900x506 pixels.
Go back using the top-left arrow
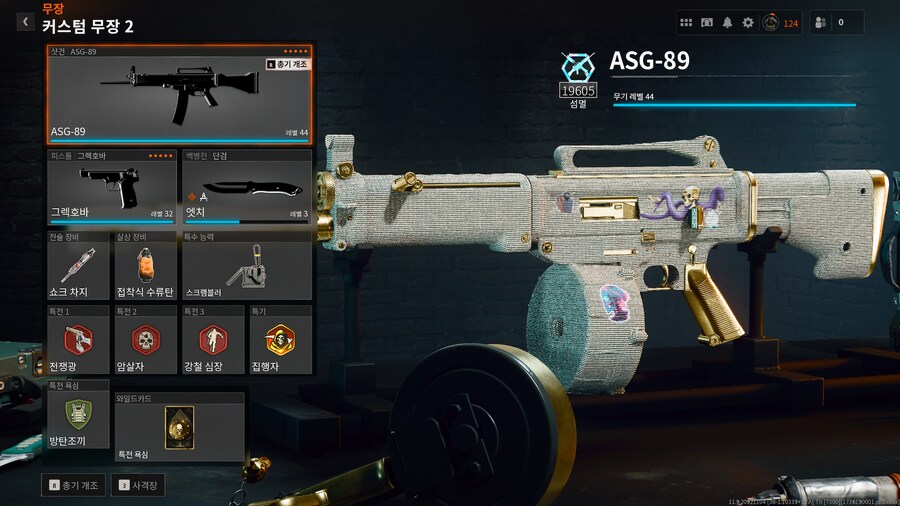pos(24,22)
